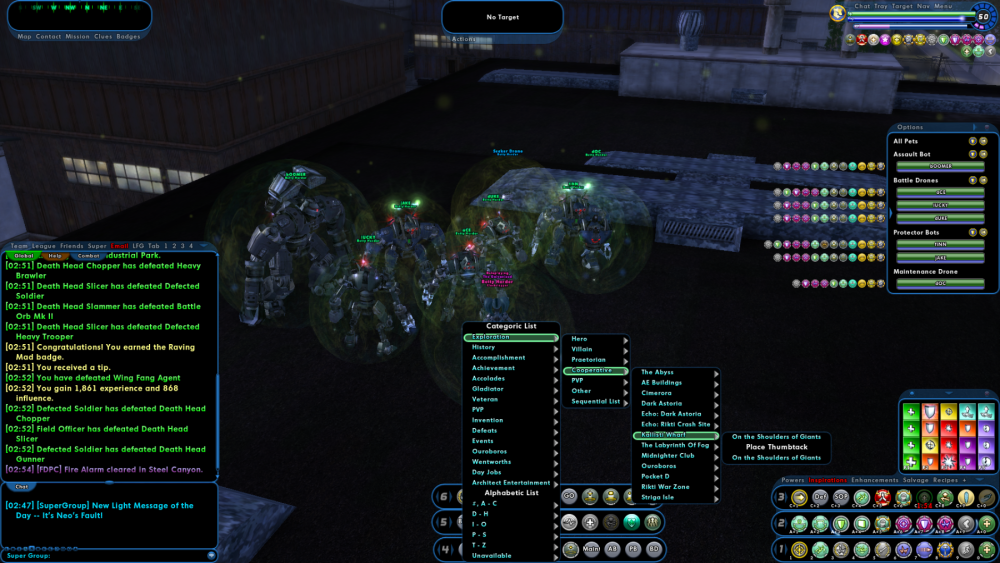Open the Salvage tab
This screenshot has height=563, width=1000.
click(916, 480)
